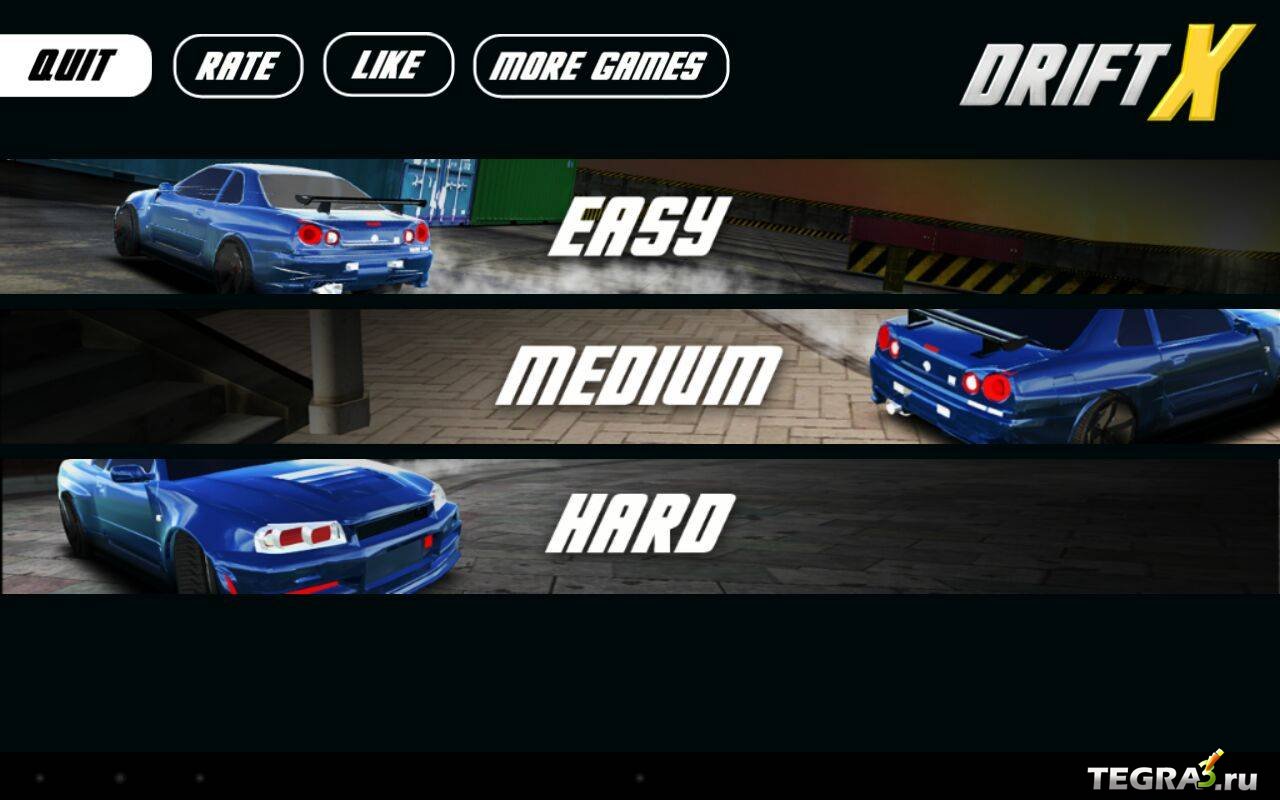Tap the LIKE button
Screen dimensions: 1280x800
pyautogui.click(x=388, y=66)
